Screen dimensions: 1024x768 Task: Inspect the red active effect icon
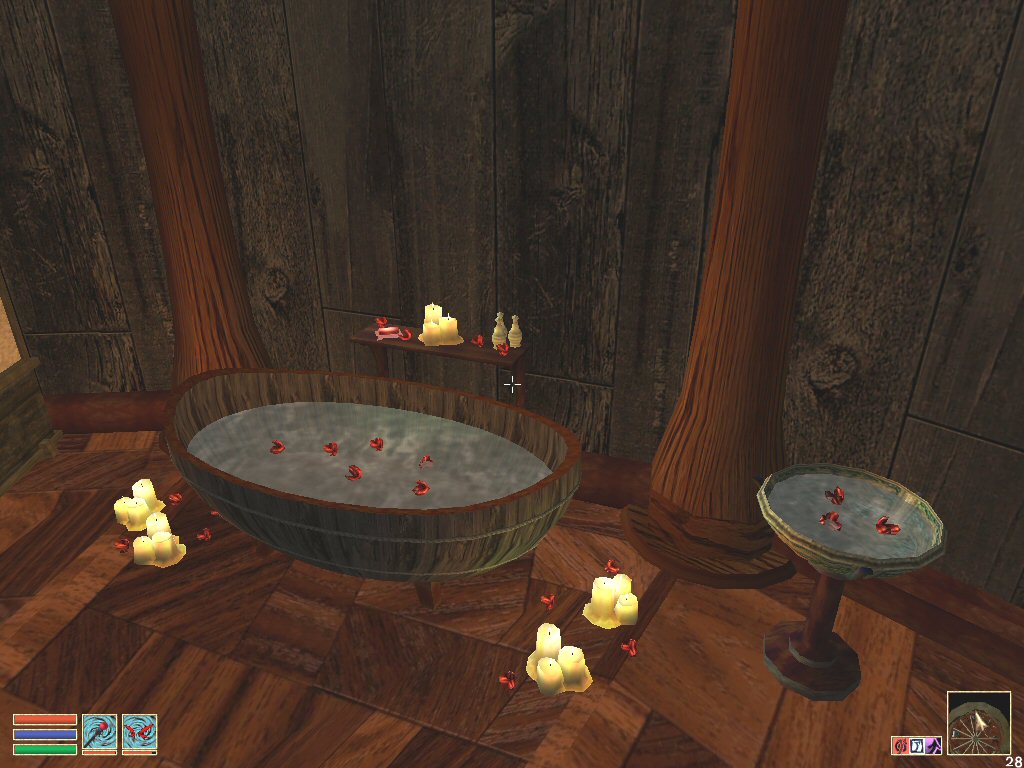pyautogui.click(x=900, y=745)
